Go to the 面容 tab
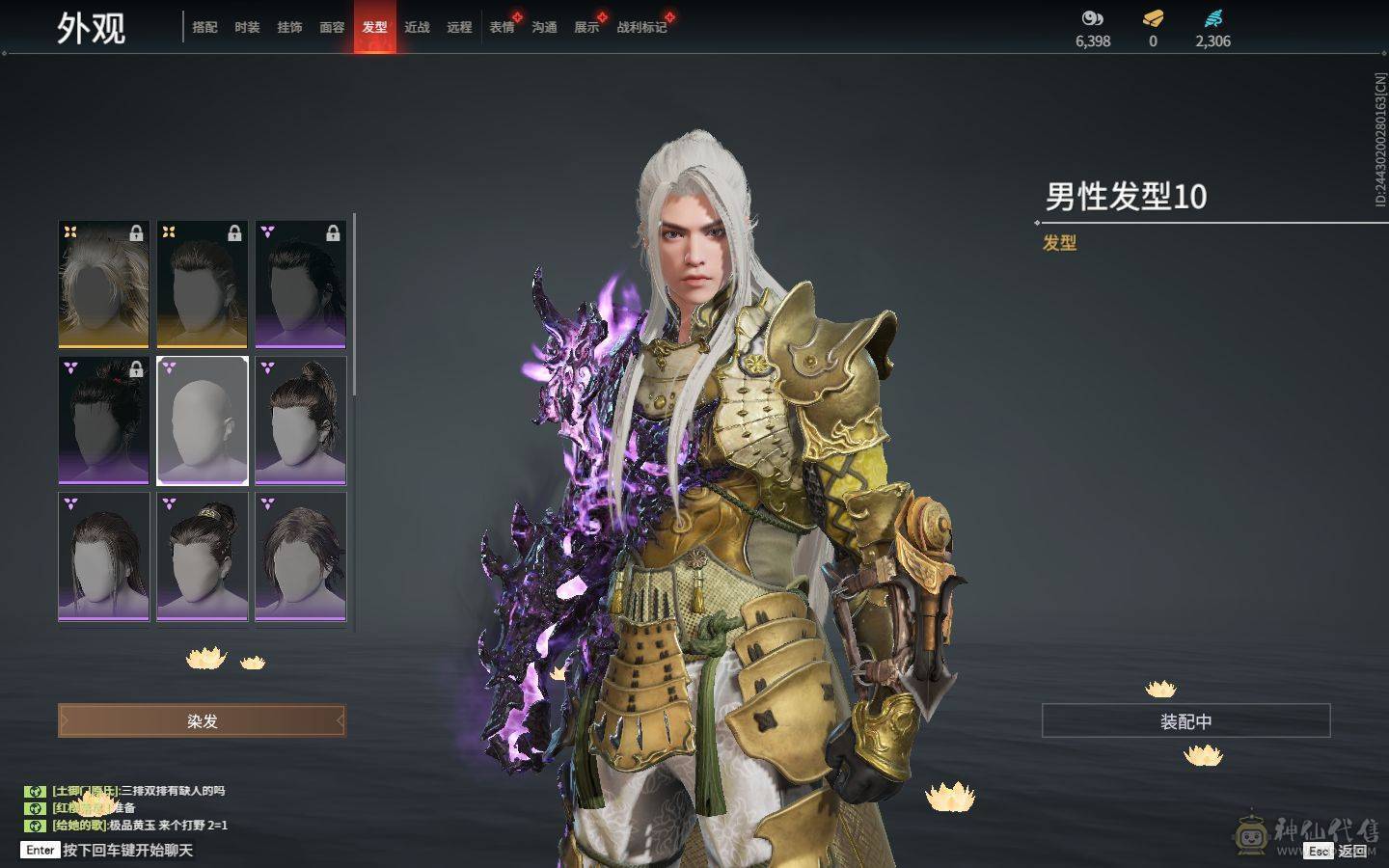Image resolution: width=1389 pixels, height=868 pixels. tap(332, 27)
